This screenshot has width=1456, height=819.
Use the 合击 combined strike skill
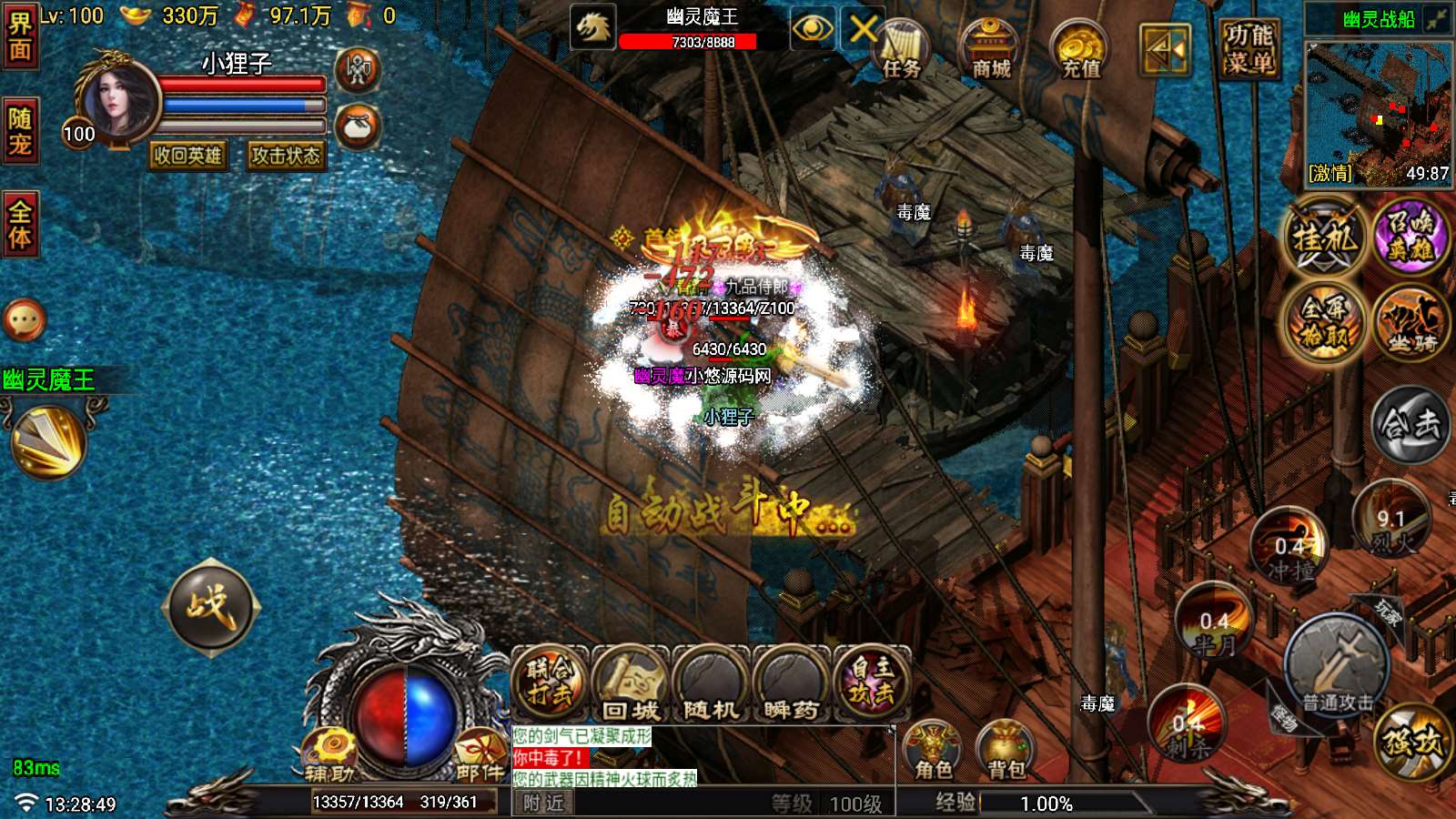1410,424
